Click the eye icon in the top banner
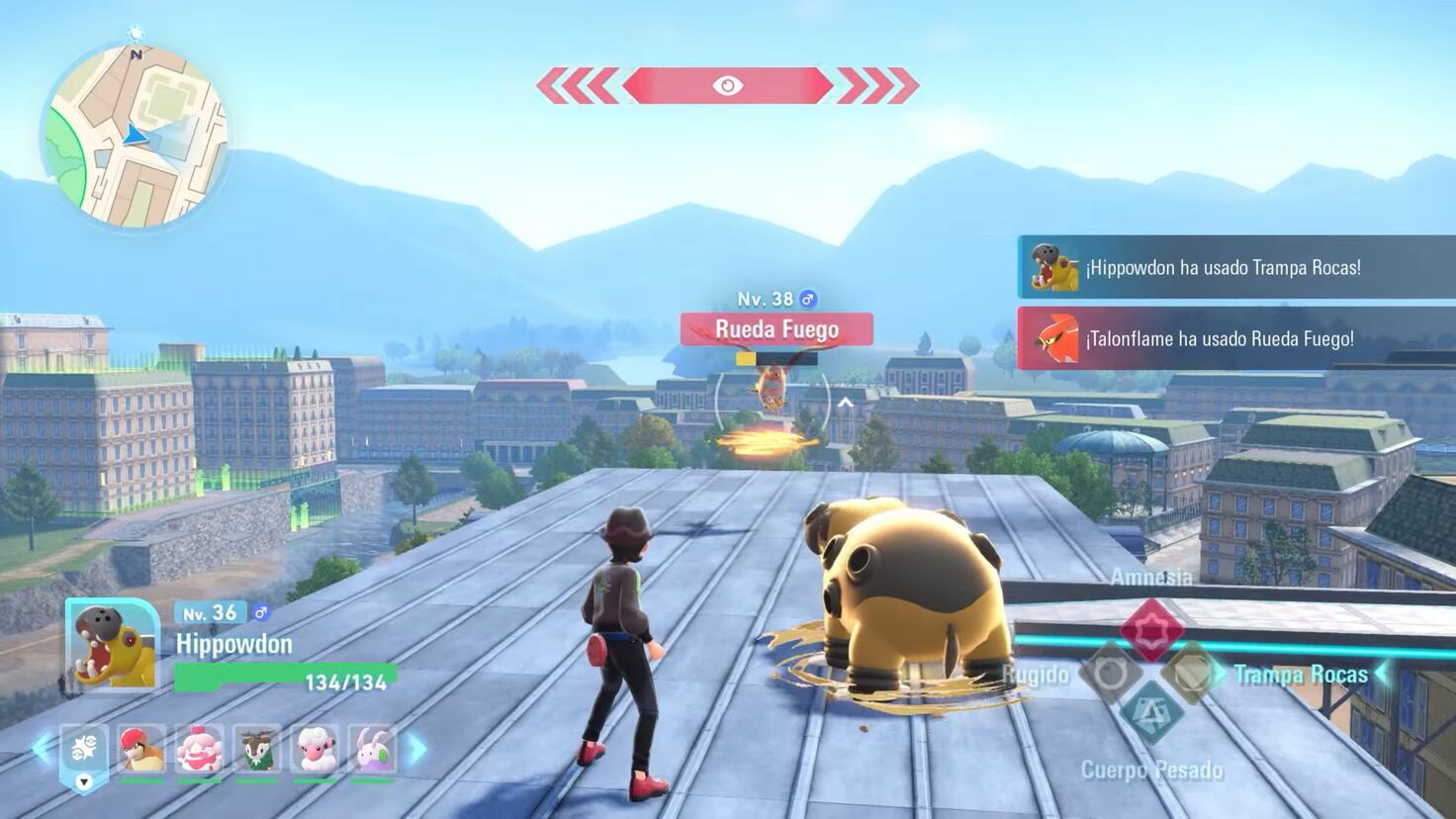The width and height of the screenshot is (1456, 819). click(x=728, y=86)
